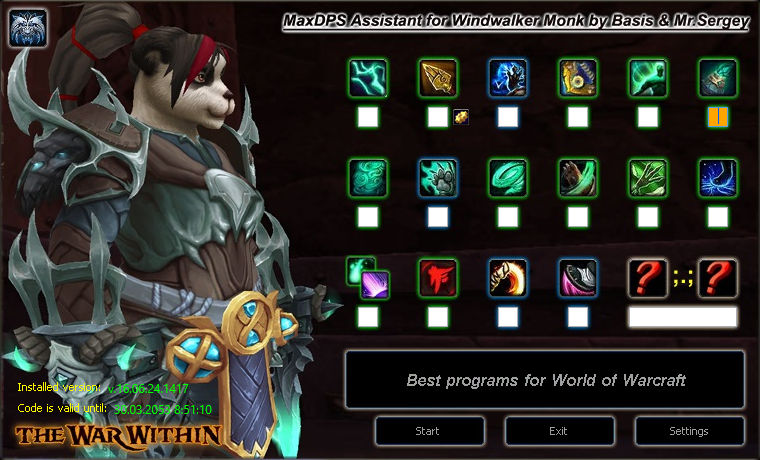This screenshot has height=460, width=760.
Task: Click the white input field under the question marks
Action: point(682,317)
